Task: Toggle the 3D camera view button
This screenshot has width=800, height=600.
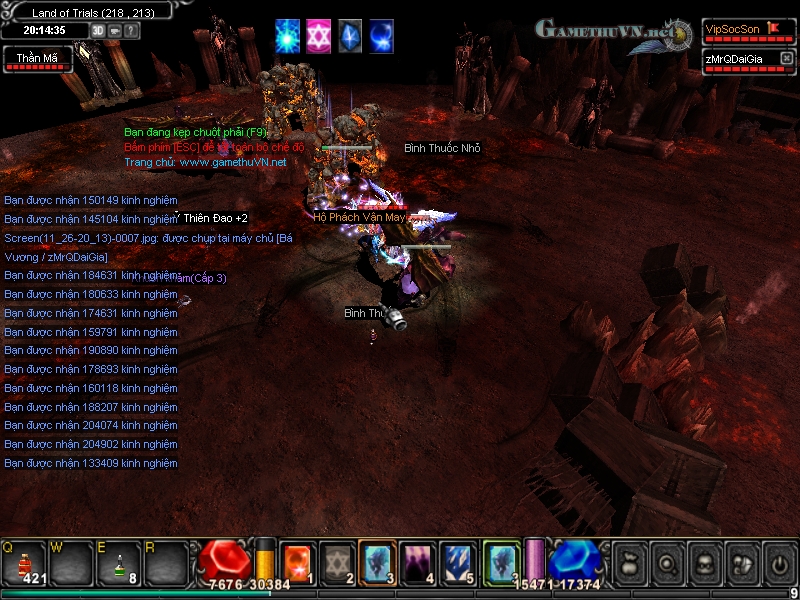Action: coord(98,30)
